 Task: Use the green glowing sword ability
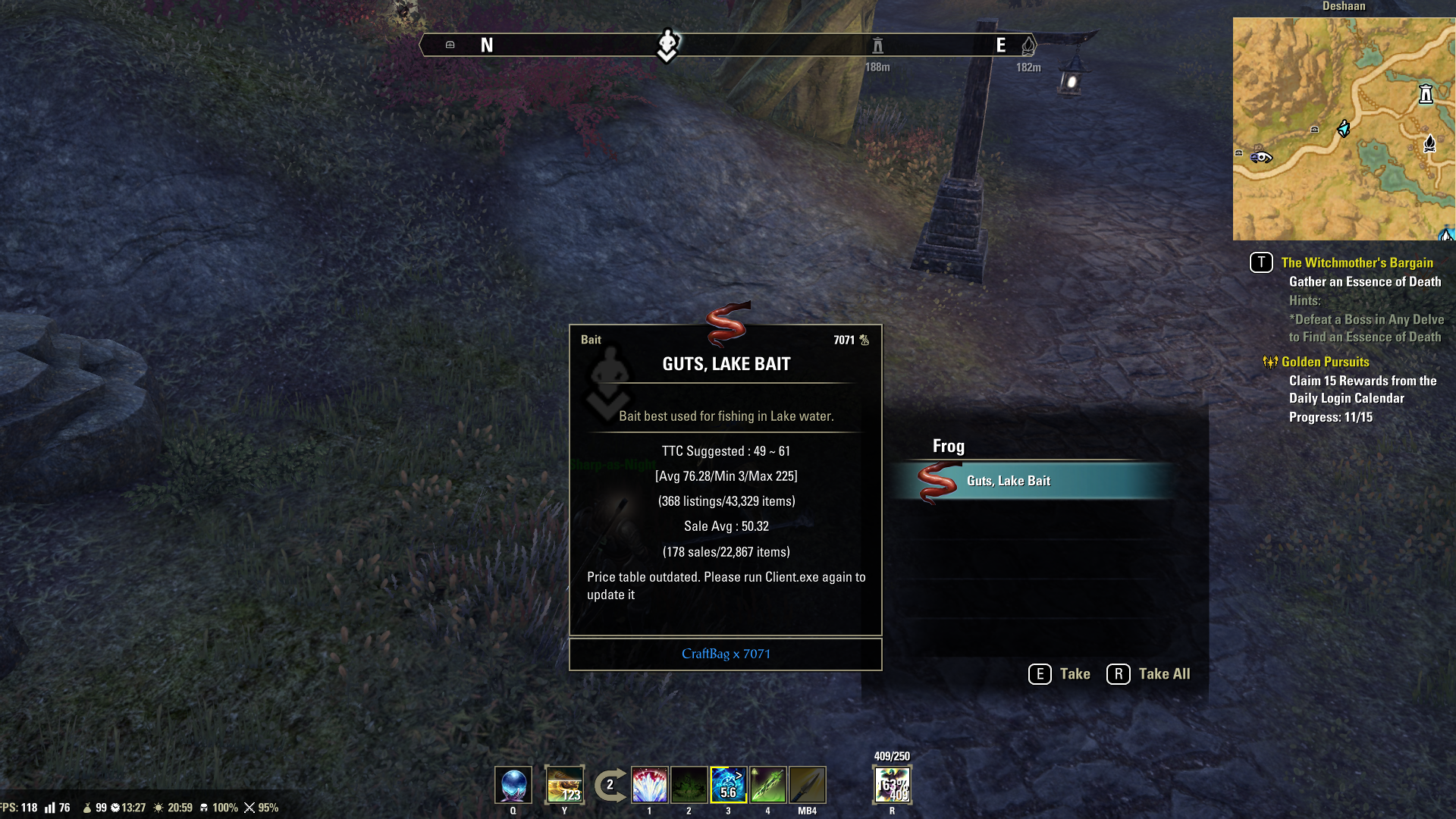[x=768, y=785]
